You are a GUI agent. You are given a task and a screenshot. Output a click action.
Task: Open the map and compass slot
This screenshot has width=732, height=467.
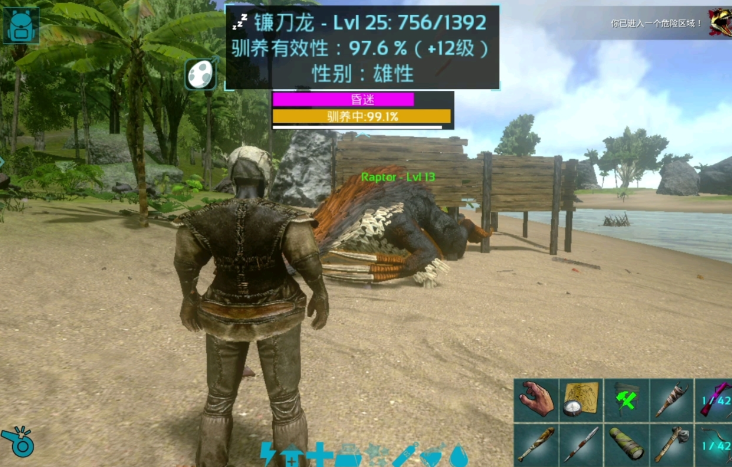pyautogui.click(x=582, y=399)
